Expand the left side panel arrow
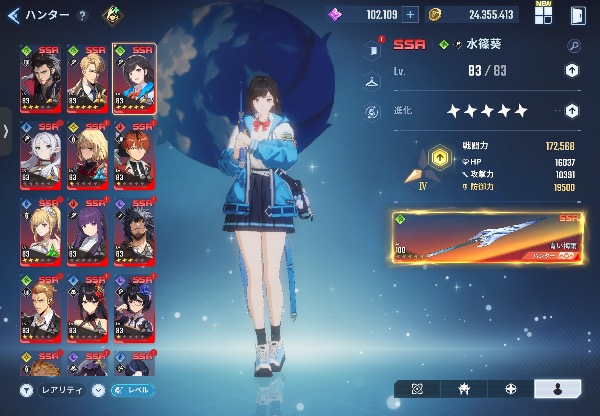The image size is (600, 416). coord(6,131)
